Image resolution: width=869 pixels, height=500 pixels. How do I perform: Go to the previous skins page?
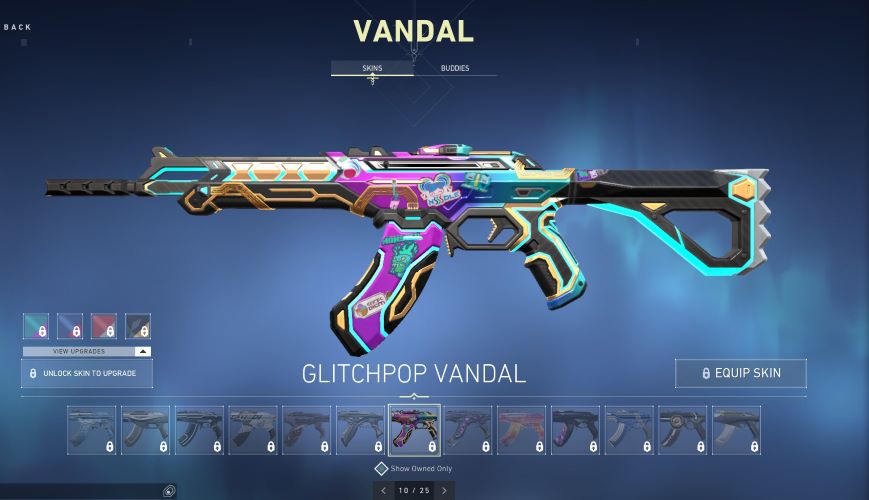[383, 491]
